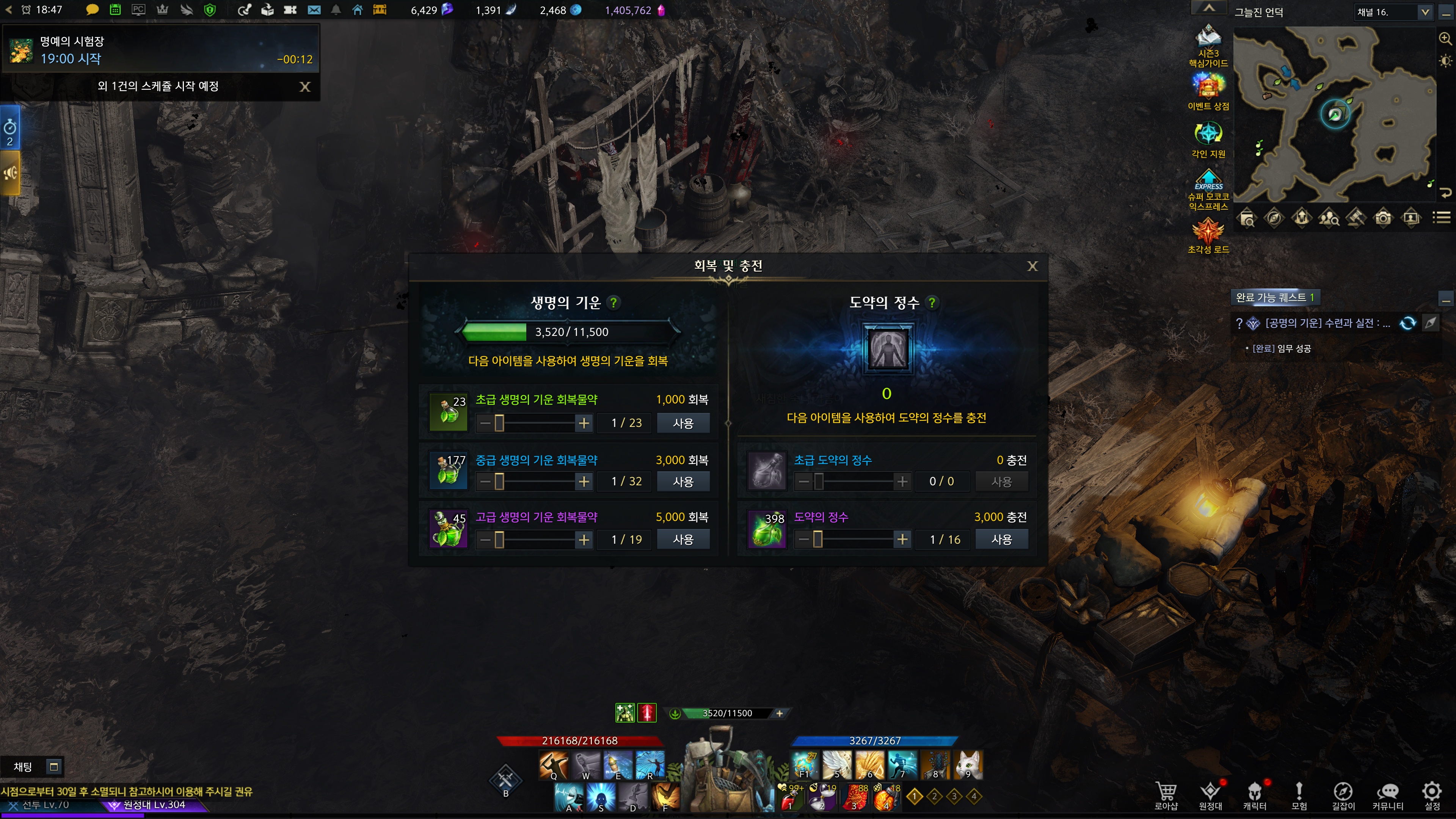Open the 이벤트 상점 event shop
Viewport: 1456px width, 819px height.
(x=1208, y=91)
